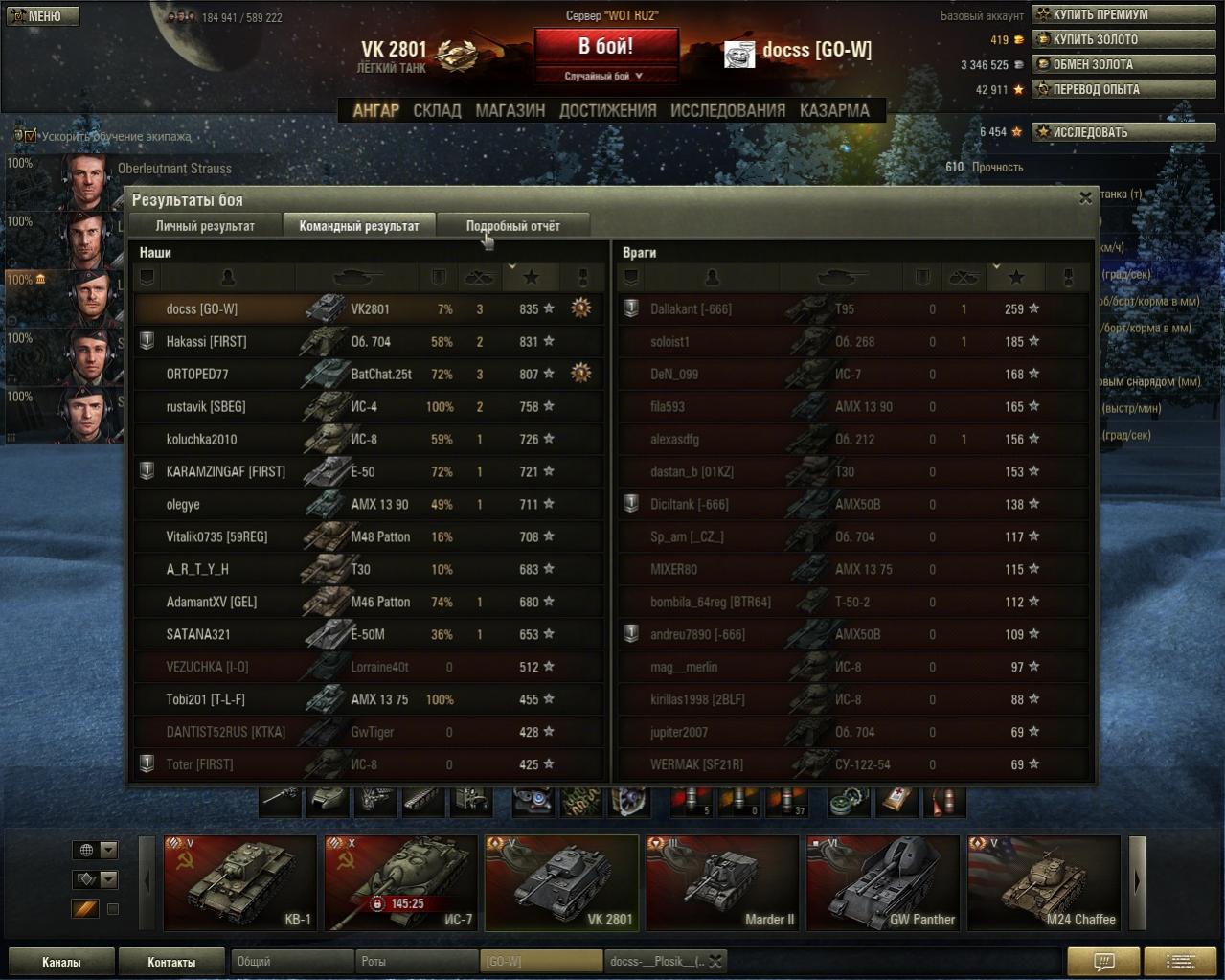Switch to the Казарма section
Image resolution: width=1225 pixels, height=980 pixels.
[834, 110]
